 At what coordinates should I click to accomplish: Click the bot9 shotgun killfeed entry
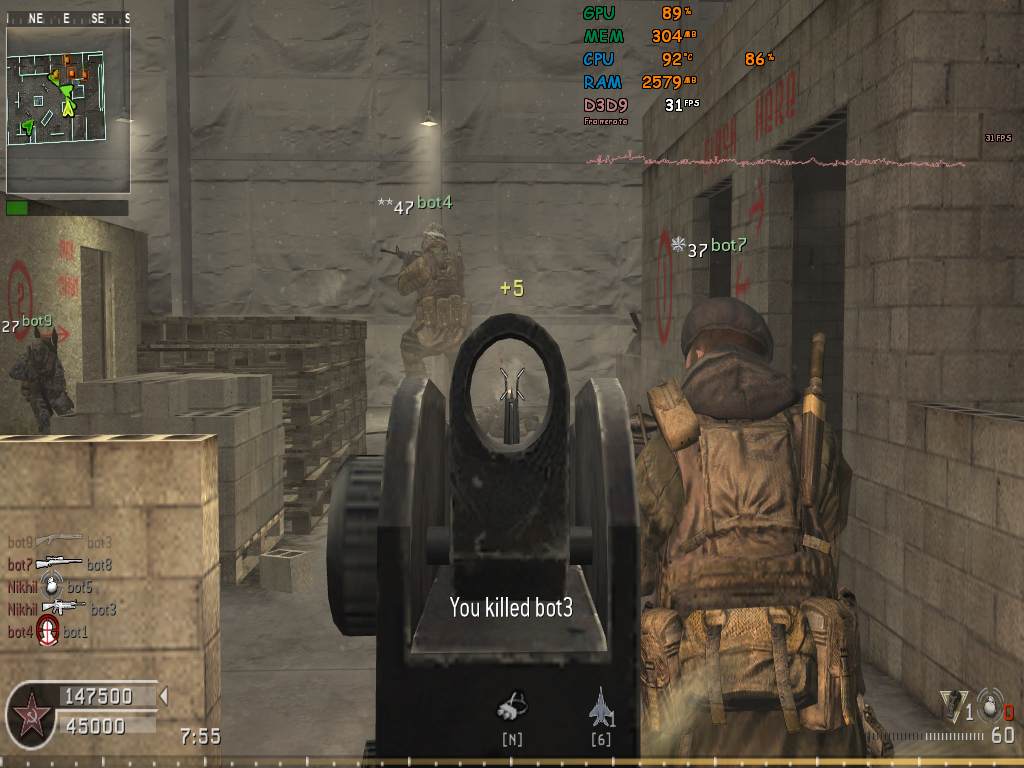click(x=59, y=542)
